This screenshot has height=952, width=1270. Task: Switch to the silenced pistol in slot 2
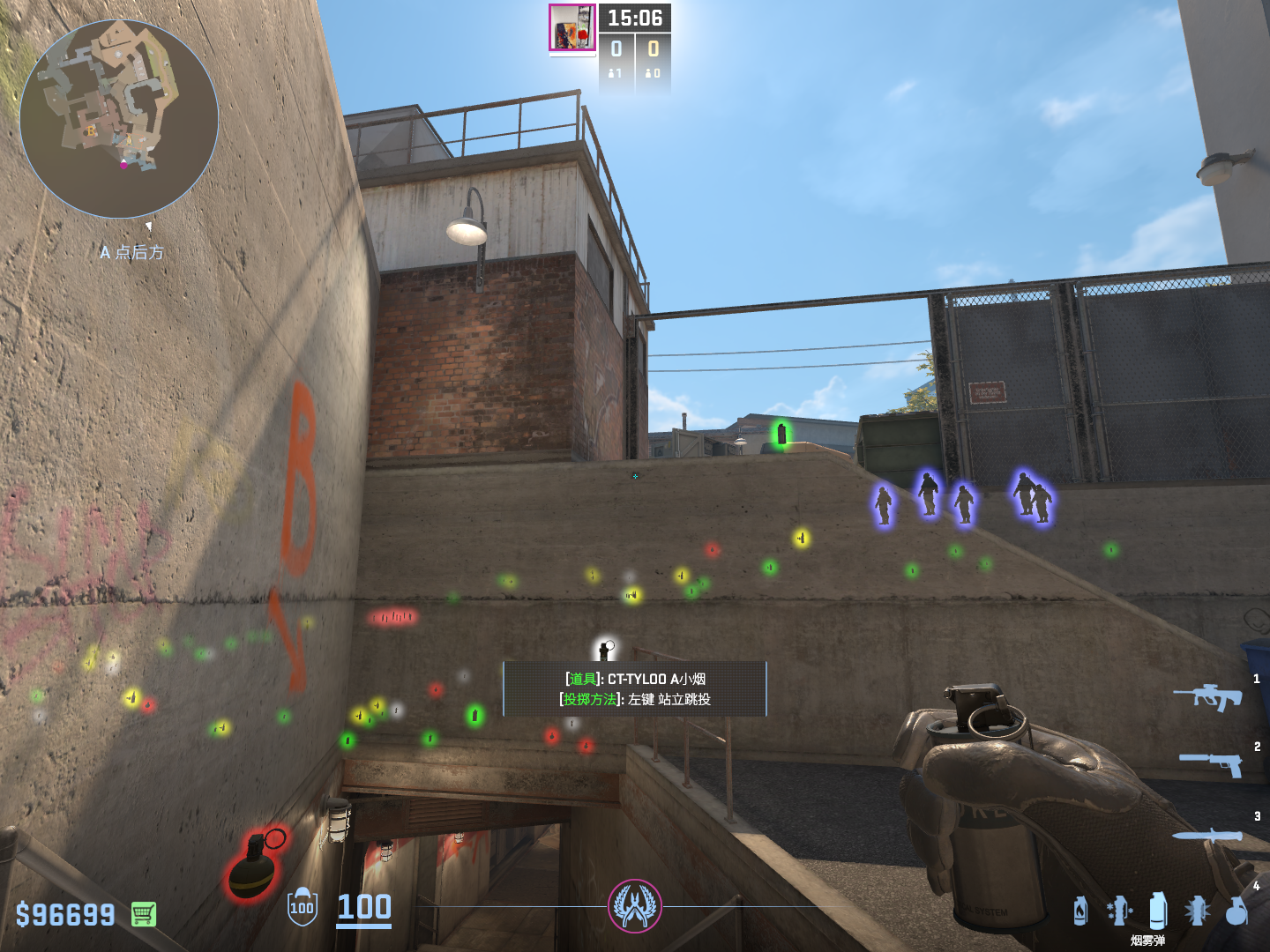[x=1212, y=762]
